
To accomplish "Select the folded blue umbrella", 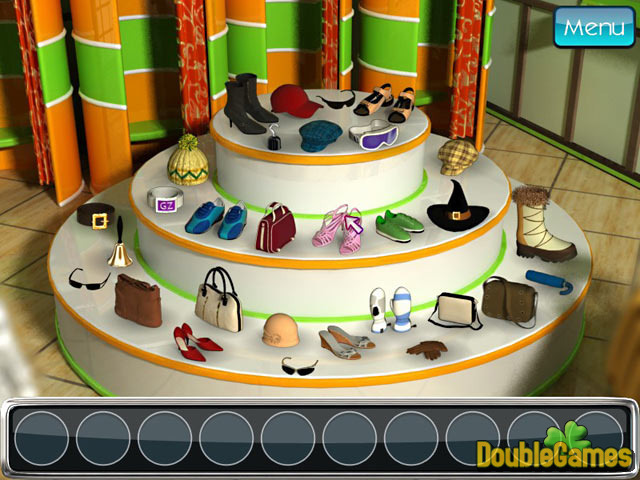I will (x=549, y=282).
